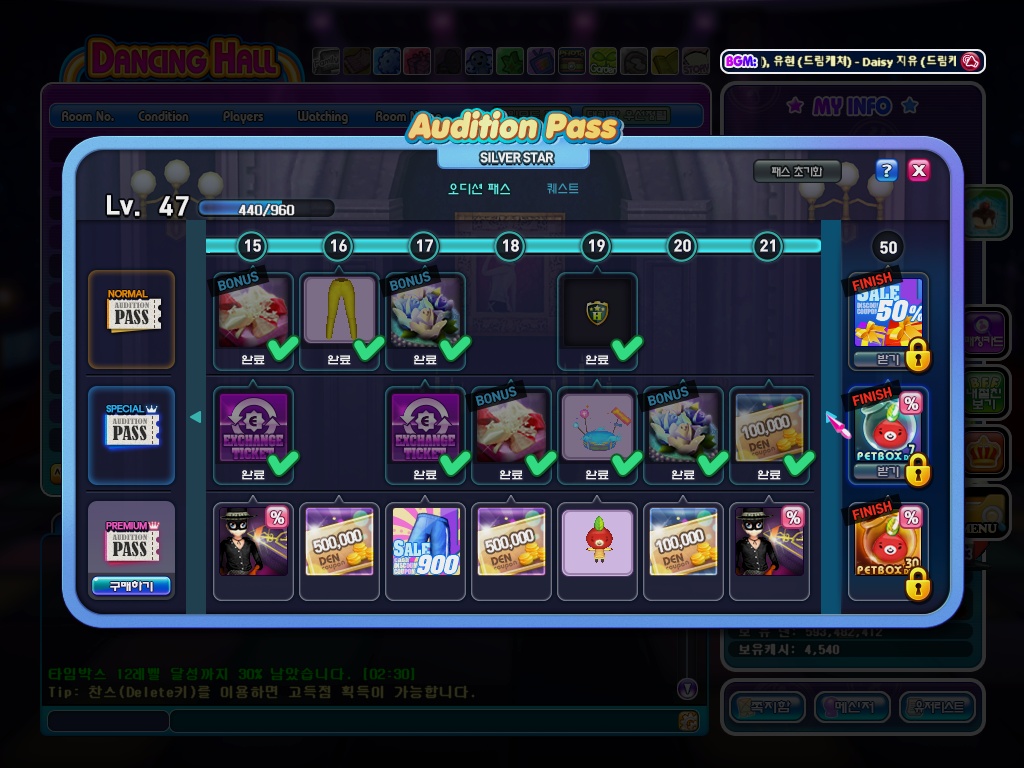Select the locked Petbox 30 day reward

[888, 545]
